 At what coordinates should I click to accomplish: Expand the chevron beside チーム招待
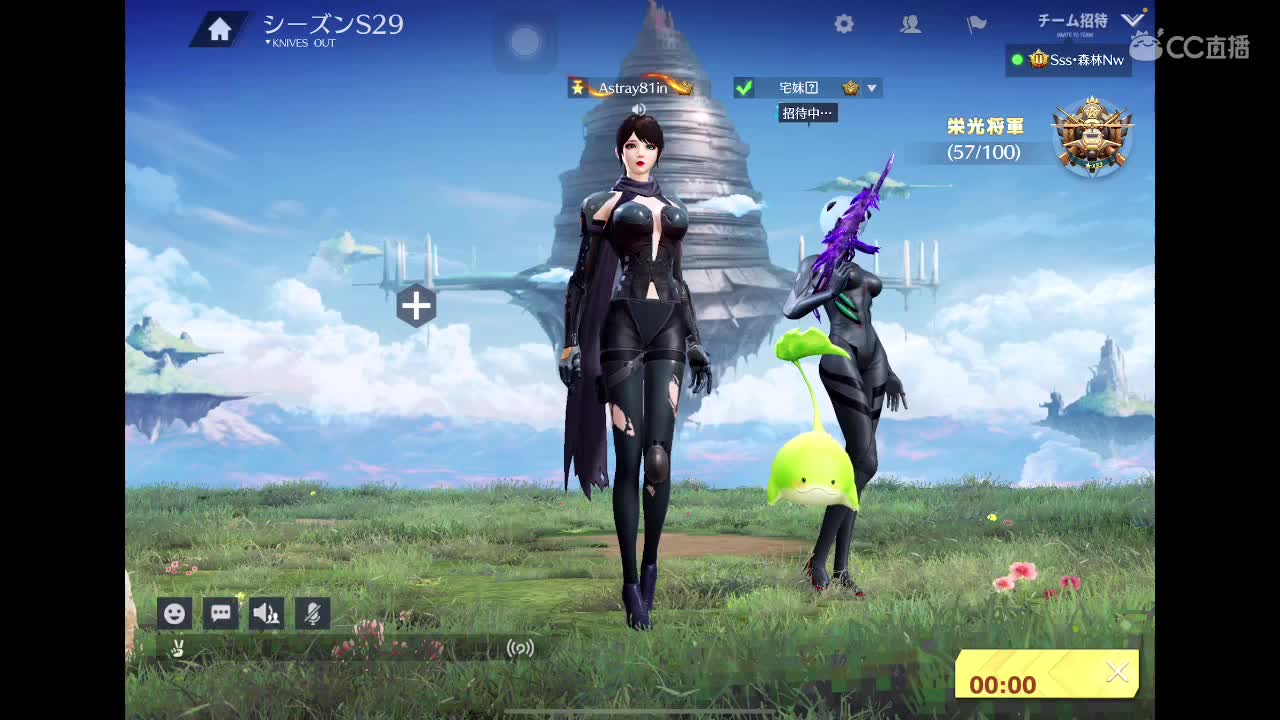coord(1133,18)
